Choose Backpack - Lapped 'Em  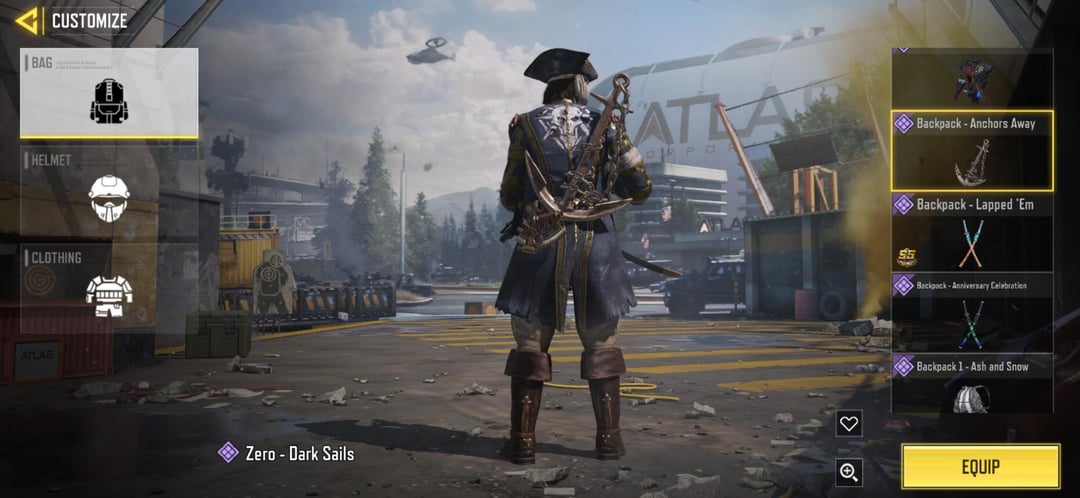pos(972,232)
